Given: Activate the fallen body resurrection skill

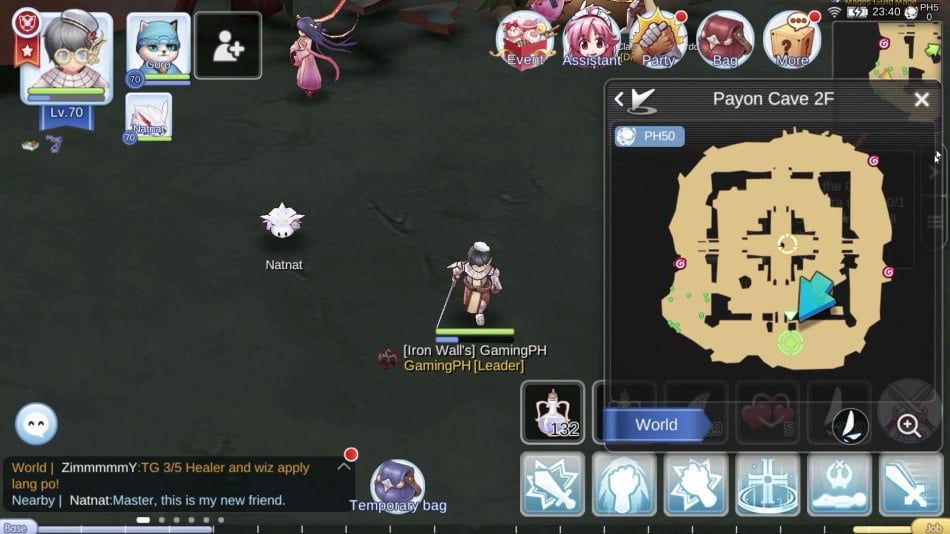Looking at the screenshot, I should tap(839, 484).
